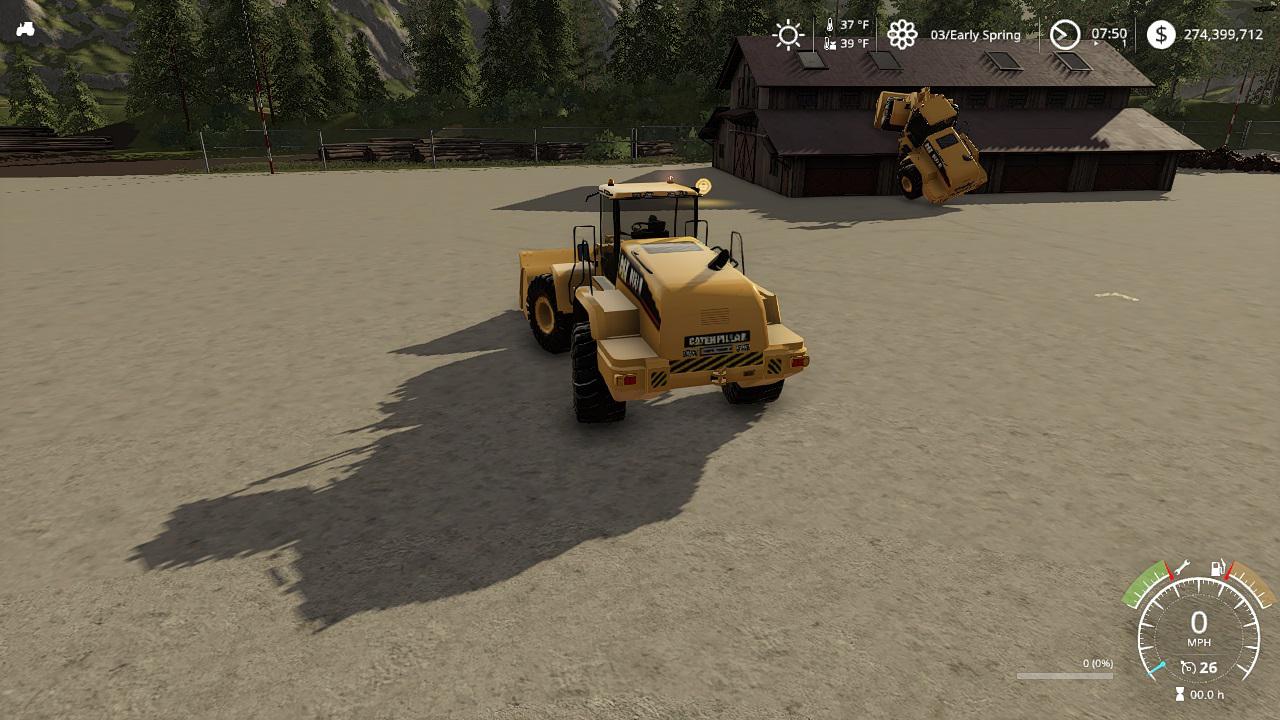Select the dollar sign money icon
The image size is (1280, 720).
1160,35
